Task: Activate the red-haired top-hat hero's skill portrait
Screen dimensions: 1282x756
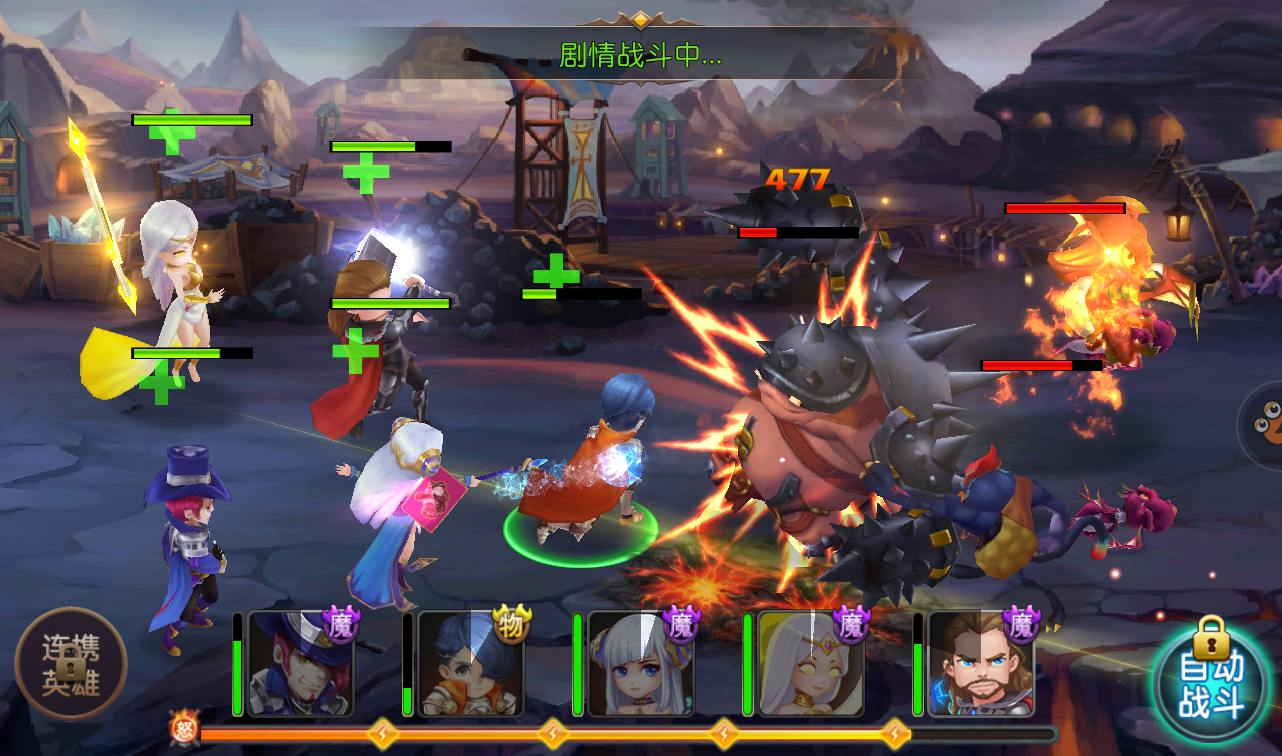Action: coord(299,664)
